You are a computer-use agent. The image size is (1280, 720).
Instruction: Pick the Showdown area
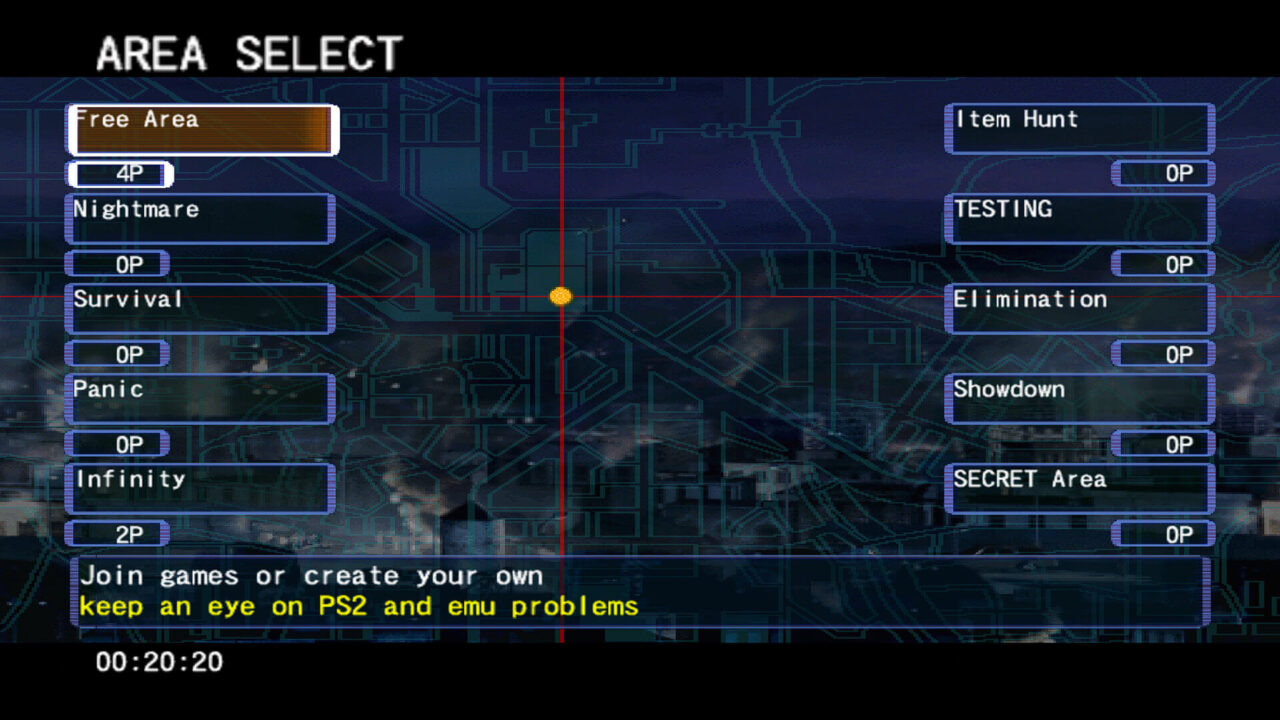click(1079, 399)
